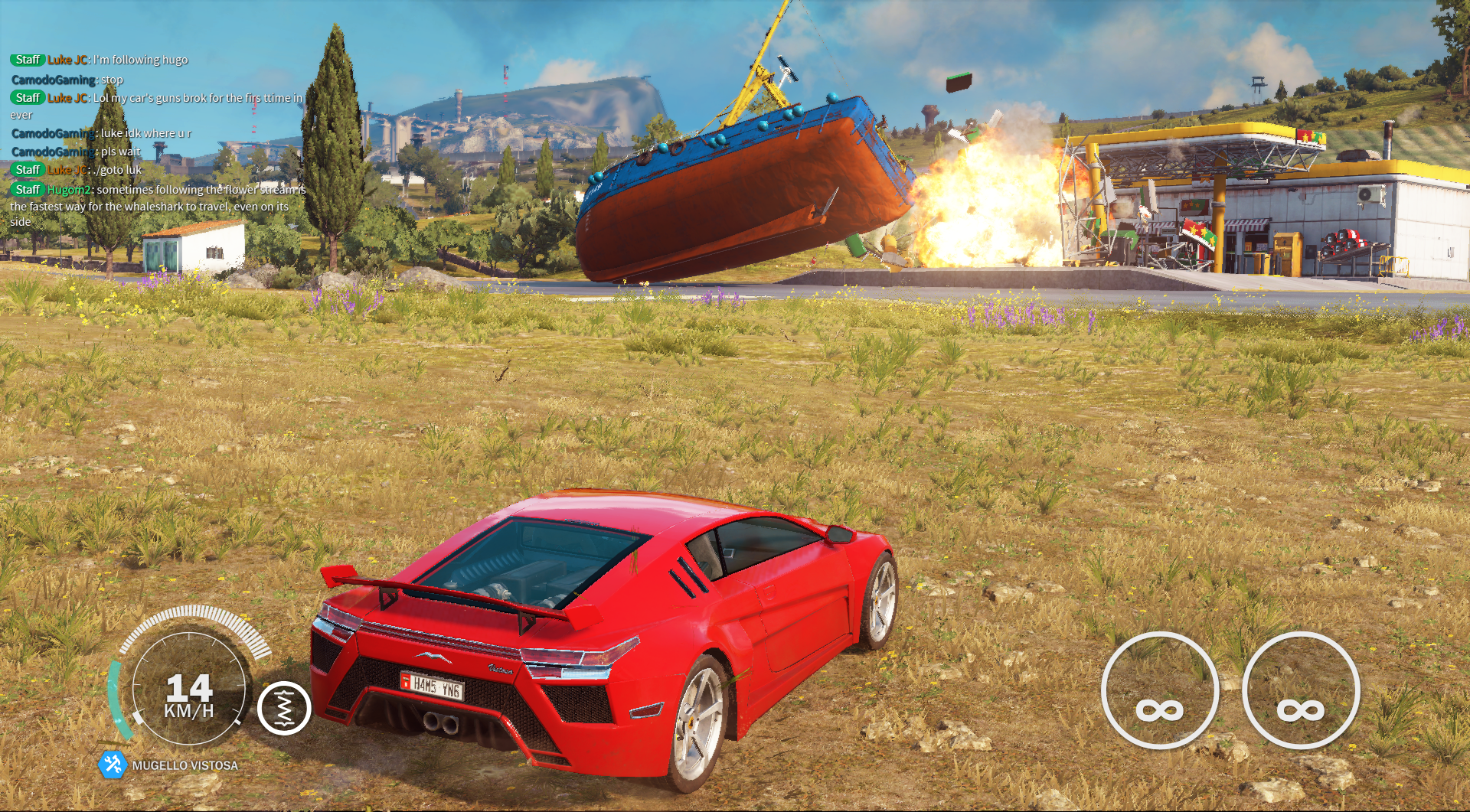This screenshot has width=1470, height=812.
Task: Click the spring-shaped vehicle jump icon
Action: 284,708
